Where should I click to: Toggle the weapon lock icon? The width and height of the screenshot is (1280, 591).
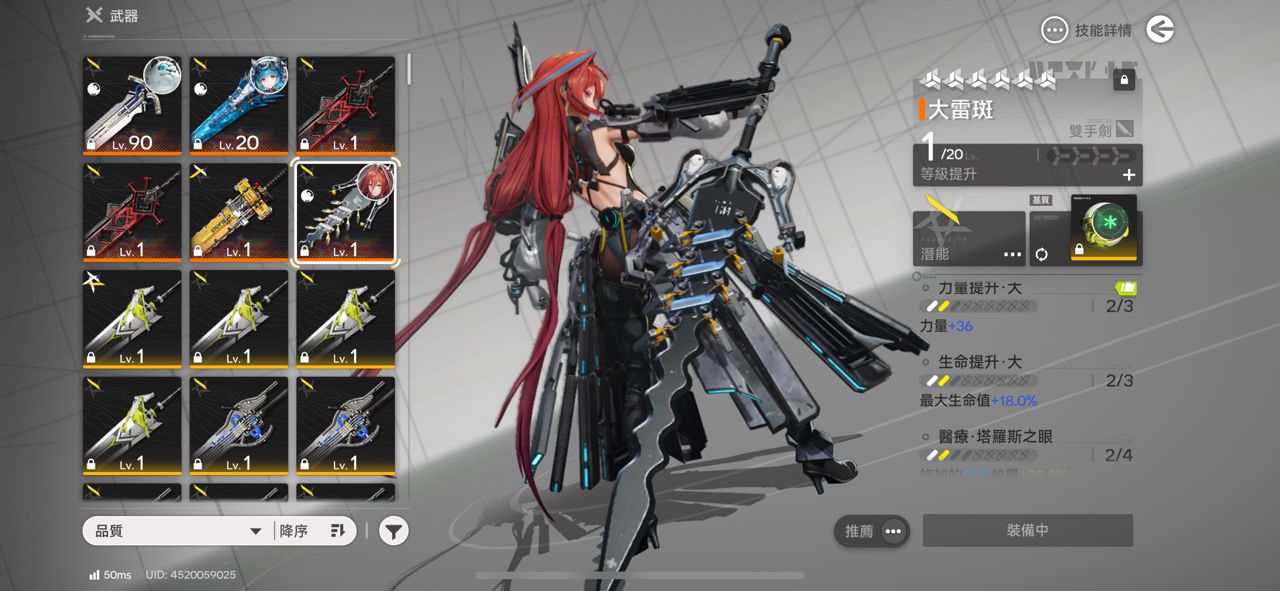point(1124,80)
